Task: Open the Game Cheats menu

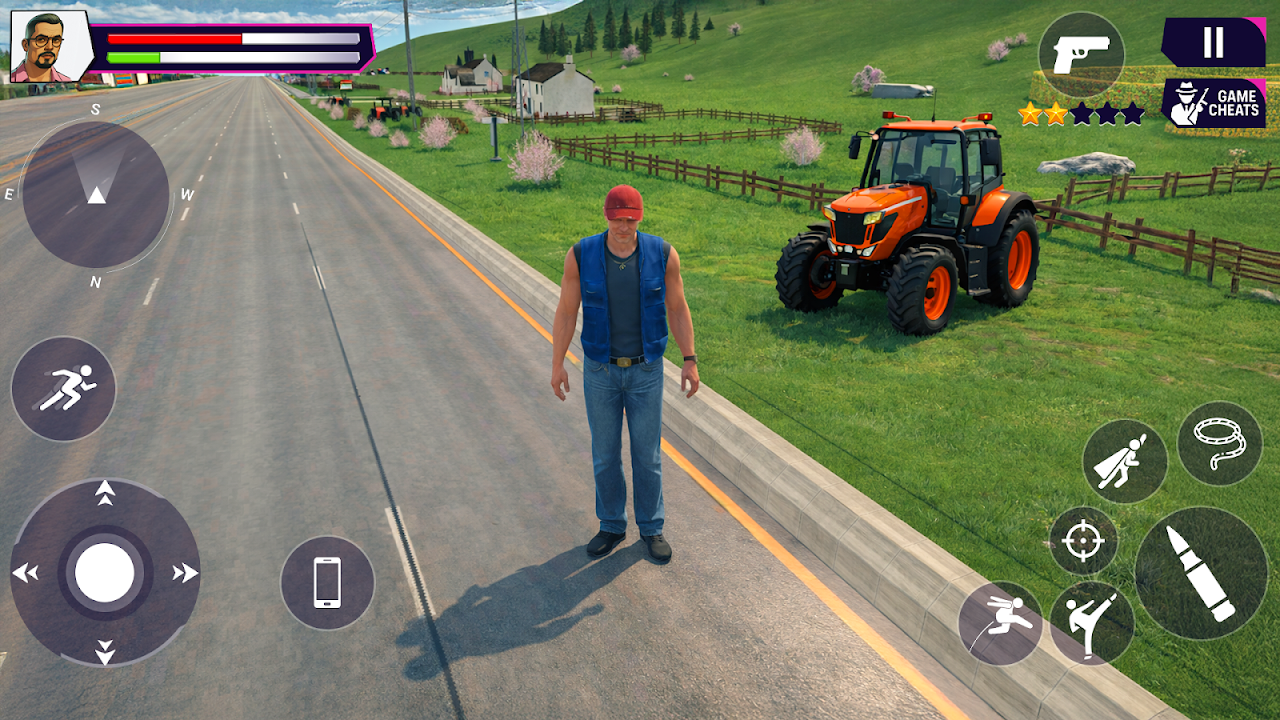Action: (x=1213, y=103)
